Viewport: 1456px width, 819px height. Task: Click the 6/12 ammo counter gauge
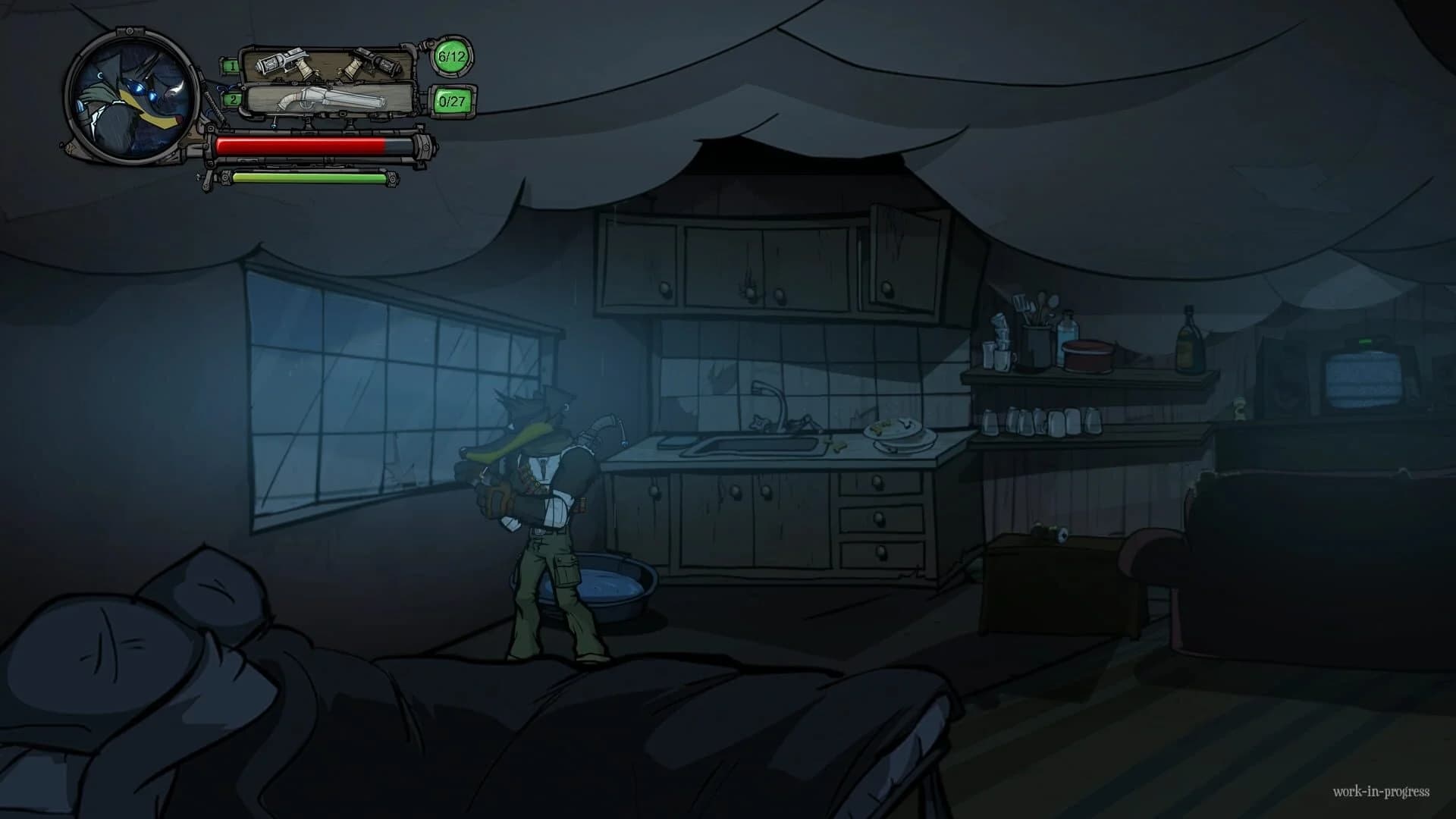(x=451, y=57)
